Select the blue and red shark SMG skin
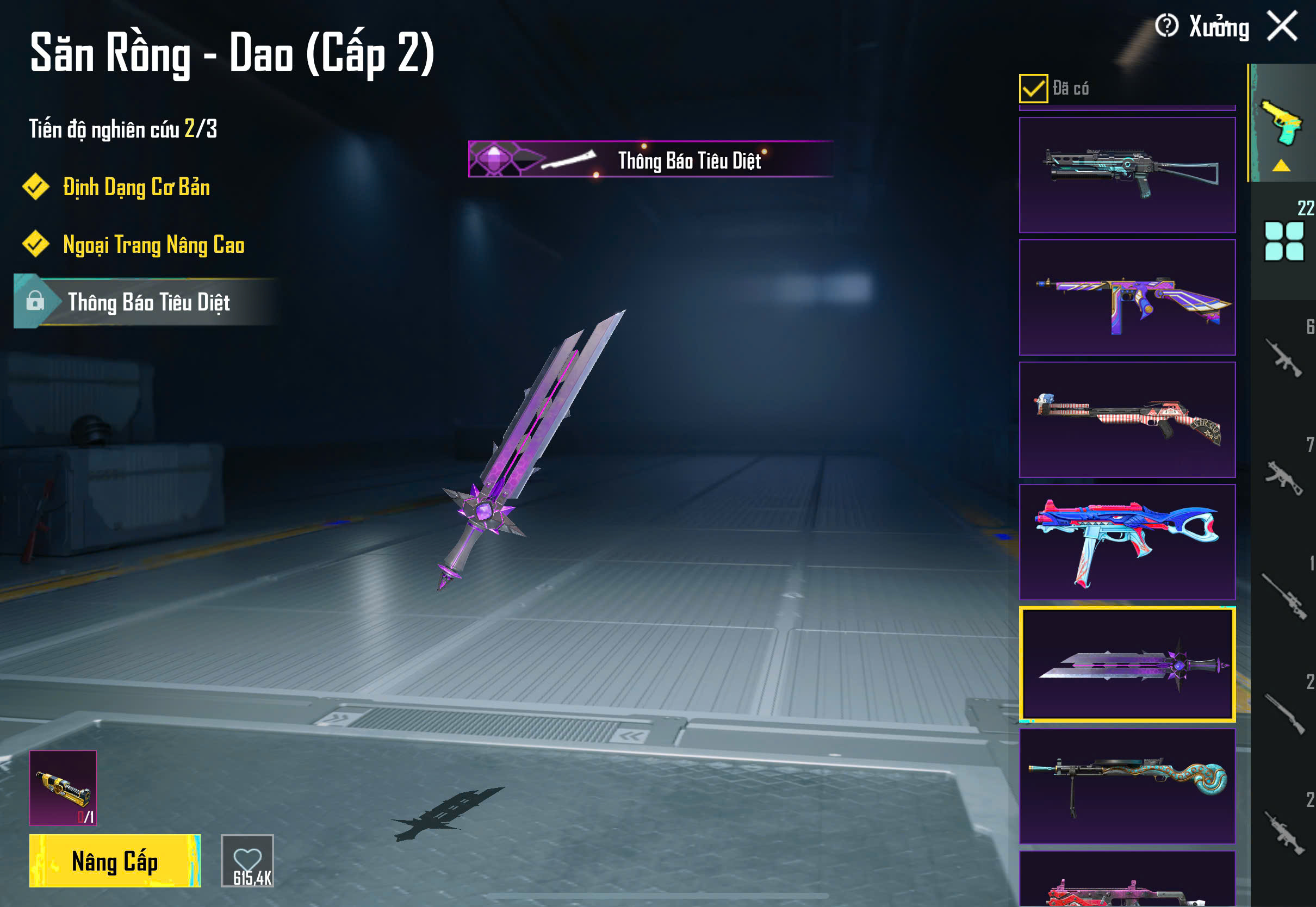The width and height of the screenshot is (1316, 907). [1127, 542]
